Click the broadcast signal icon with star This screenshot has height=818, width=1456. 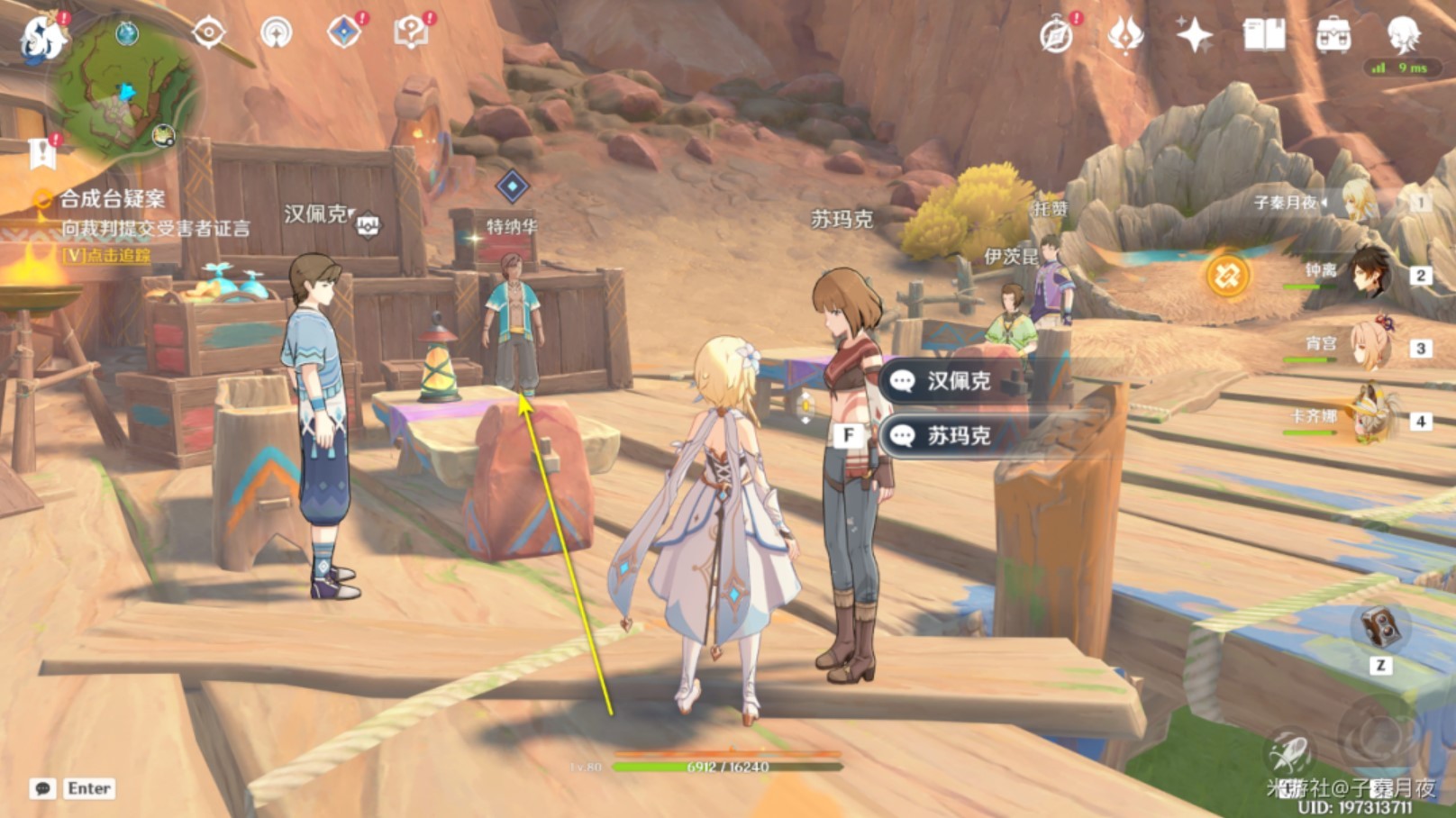[276, 33]
